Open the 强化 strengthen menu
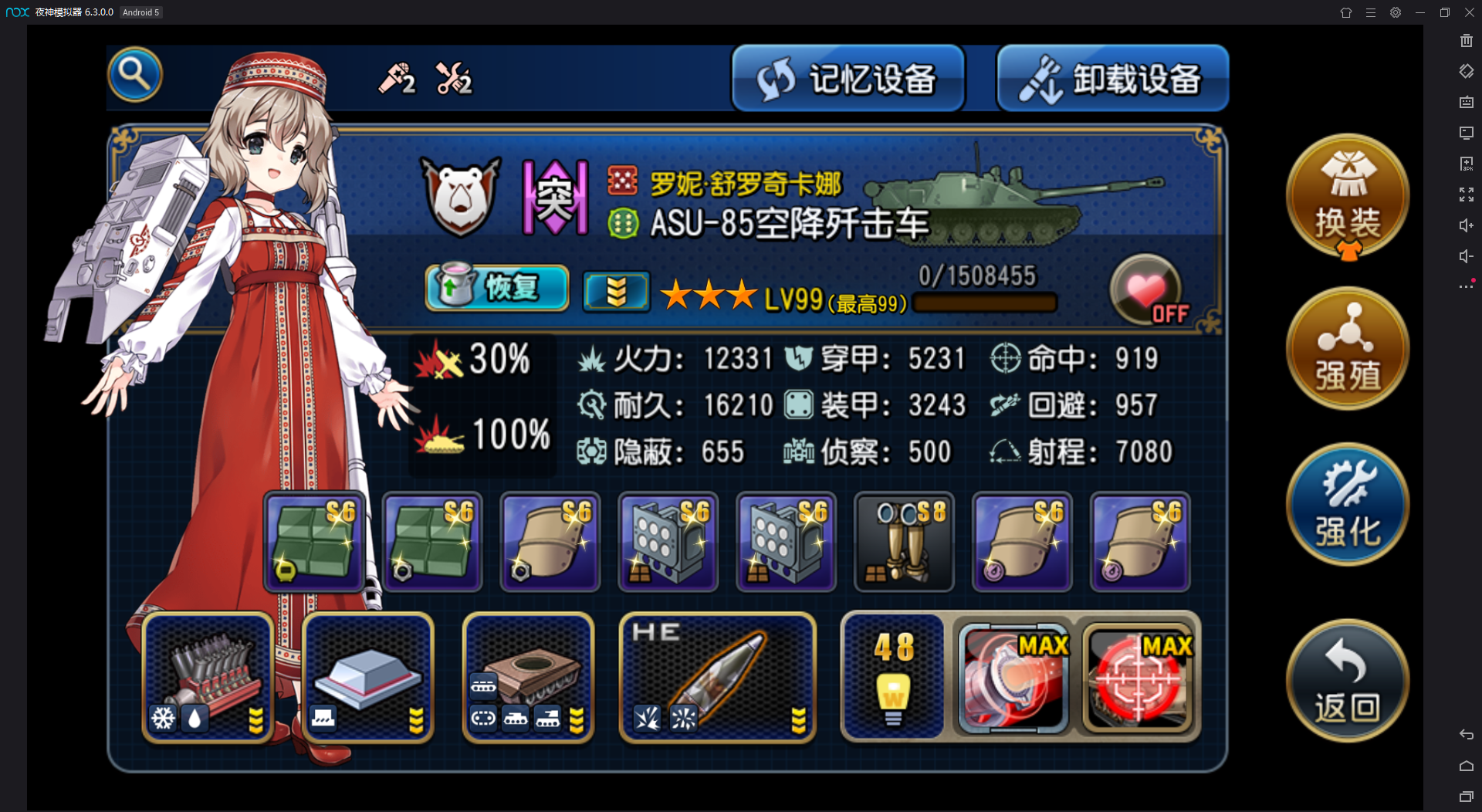Screen dimensions: 1482x812 pos(1347,503)
